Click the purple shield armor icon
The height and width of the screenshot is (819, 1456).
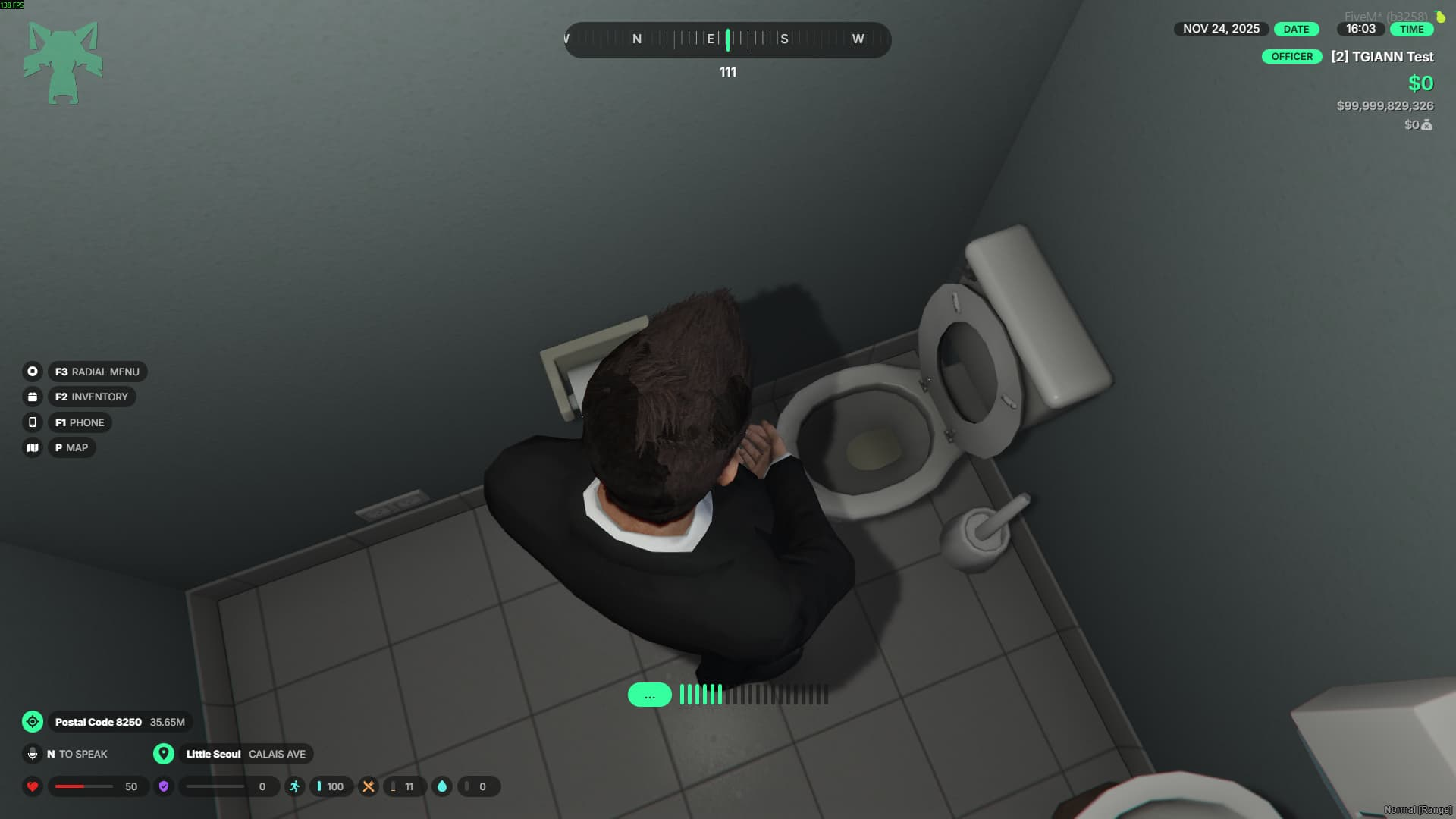click(x=164, y=786)
